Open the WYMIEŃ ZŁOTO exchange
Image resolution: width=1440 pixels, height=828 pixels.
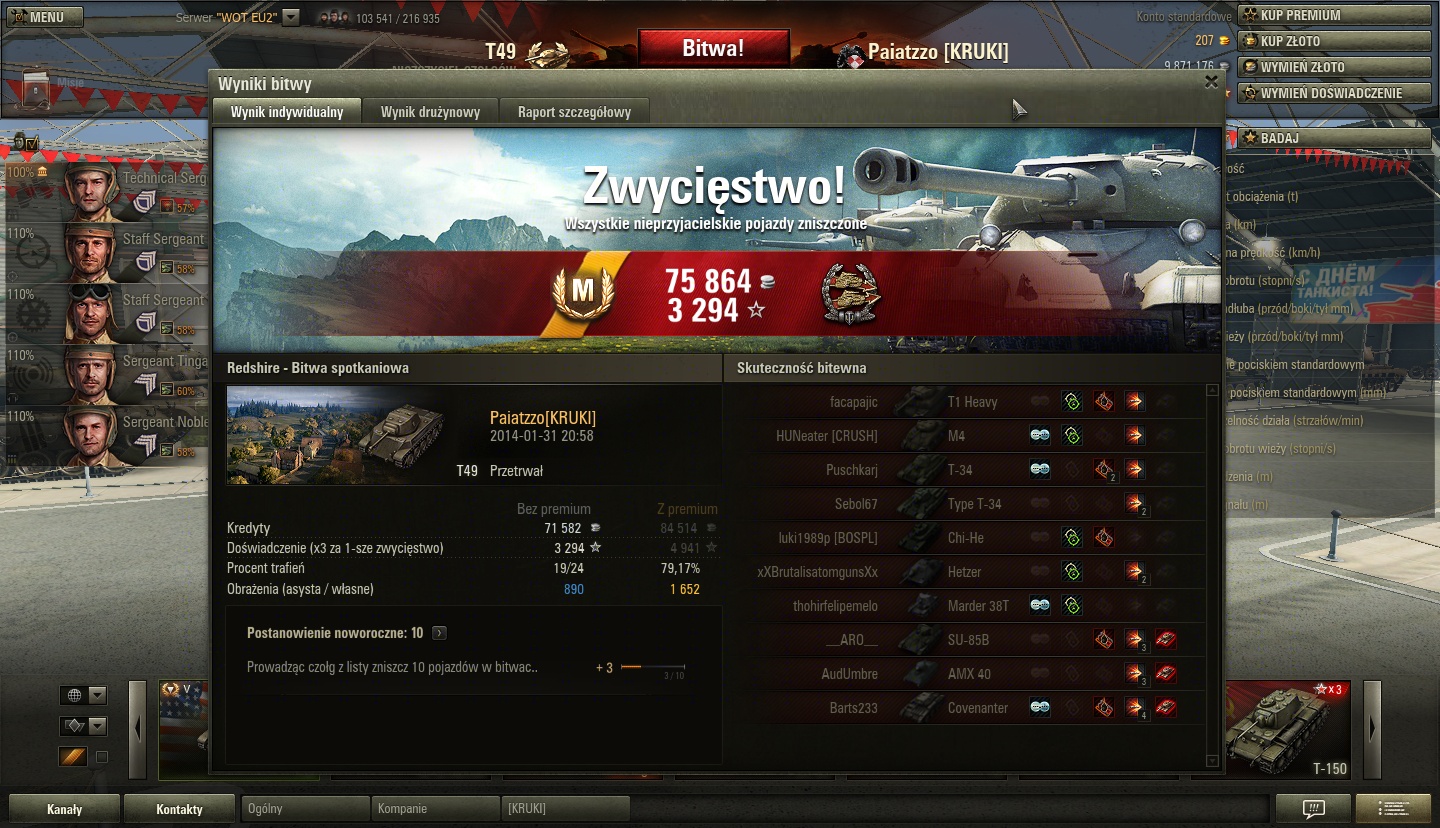(x=1335, y=67)
